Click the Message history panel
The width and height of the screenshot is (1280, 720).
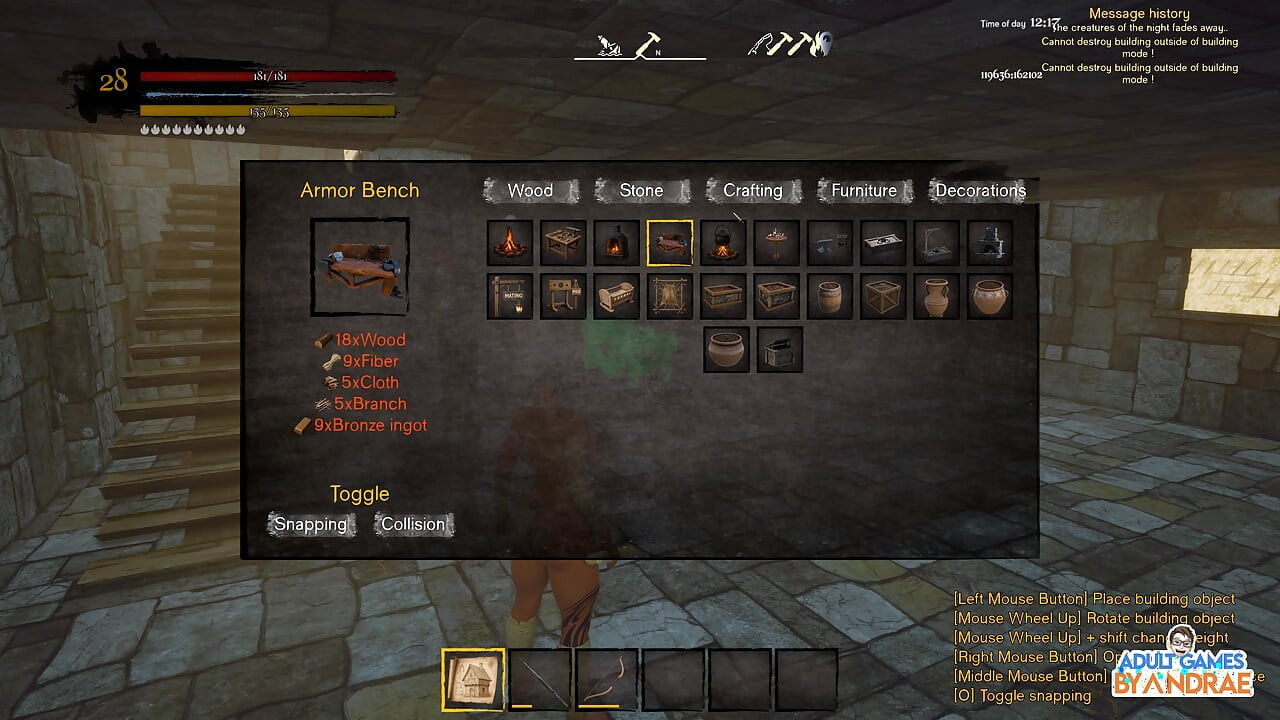1139,14
